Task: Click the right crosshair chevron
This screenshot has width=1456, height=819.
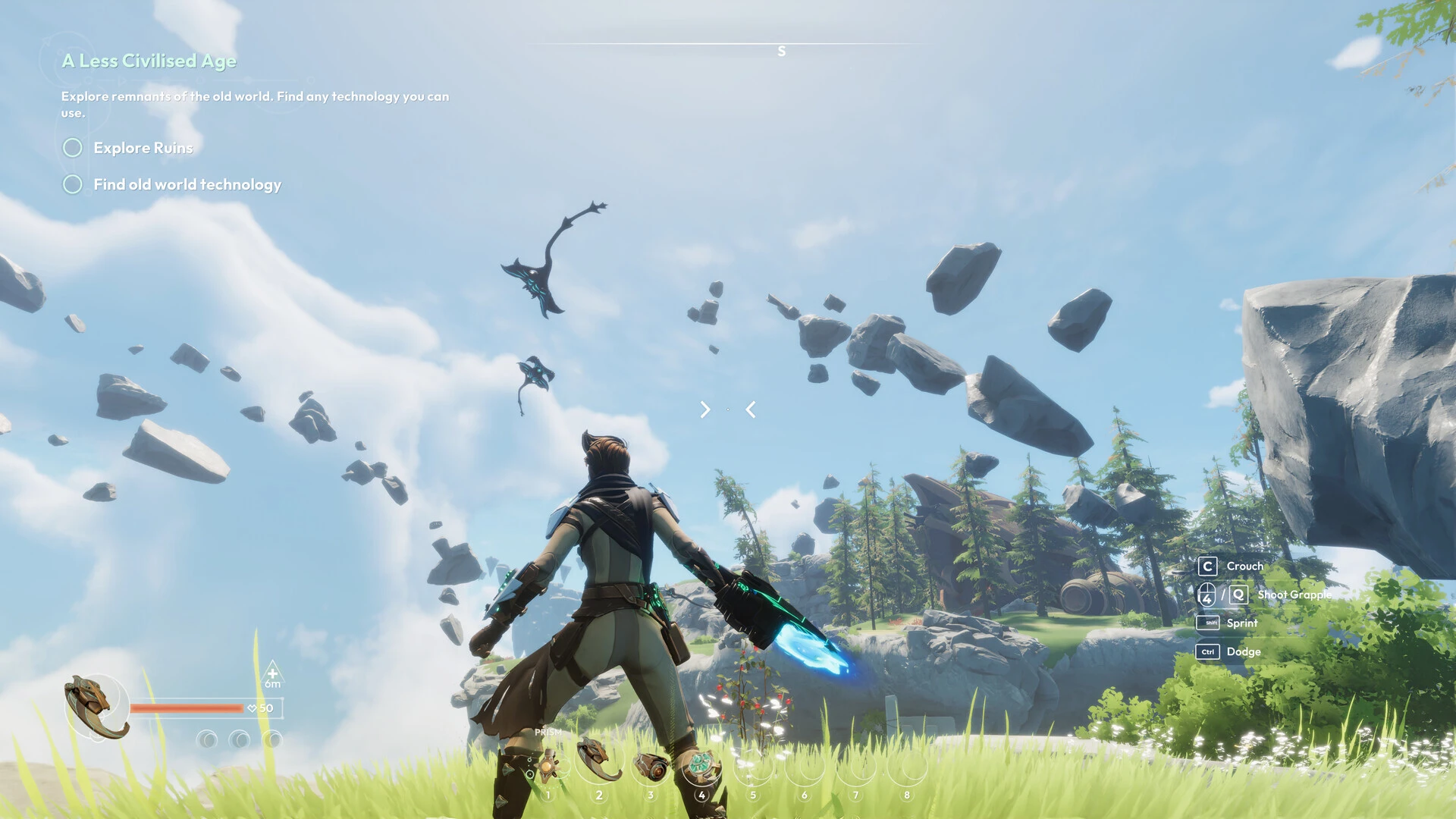Action: pos(750,410)
